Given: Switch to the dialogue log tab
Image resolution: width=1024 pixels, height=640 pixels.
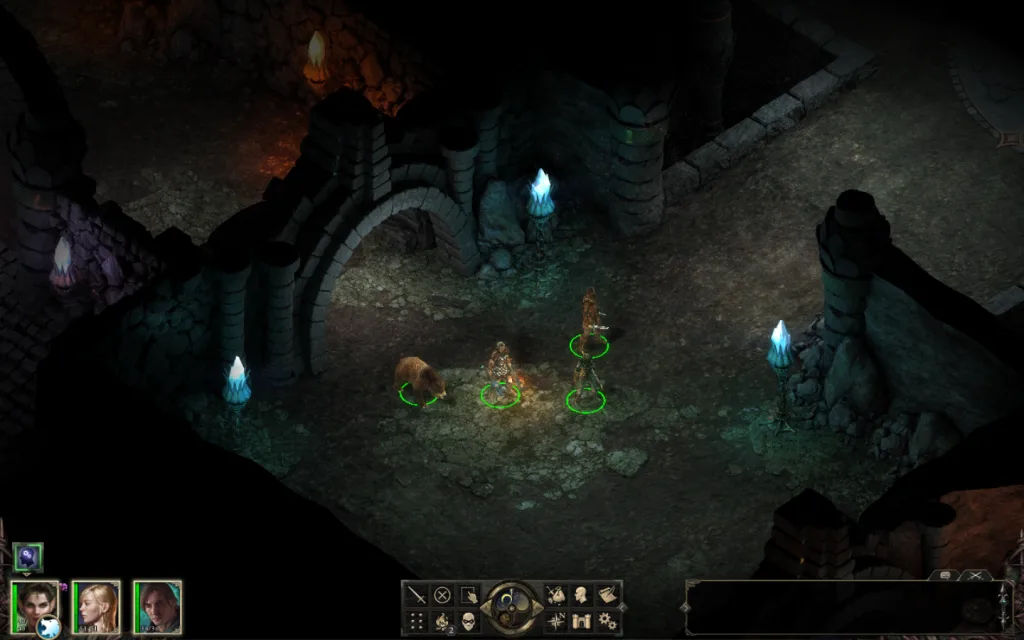Looking at the screenshot, I should (944, 576).
